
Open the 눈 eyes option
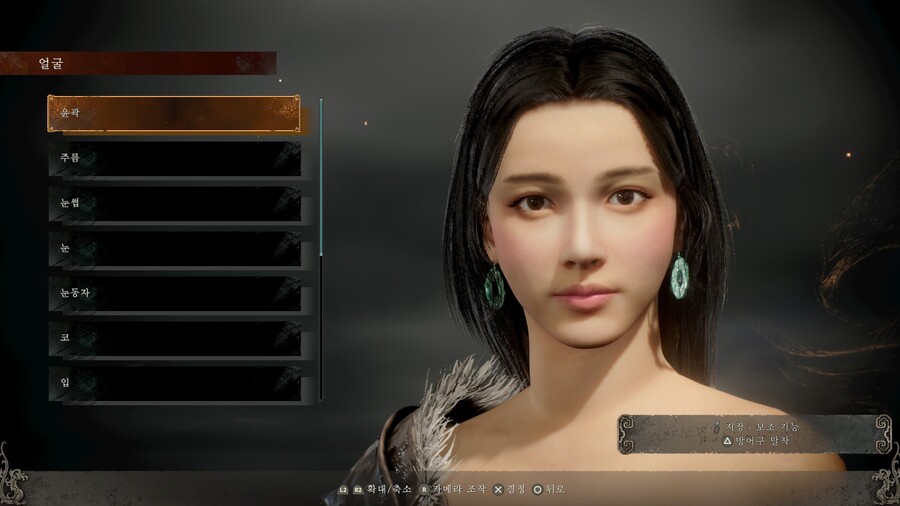(174, 249)
